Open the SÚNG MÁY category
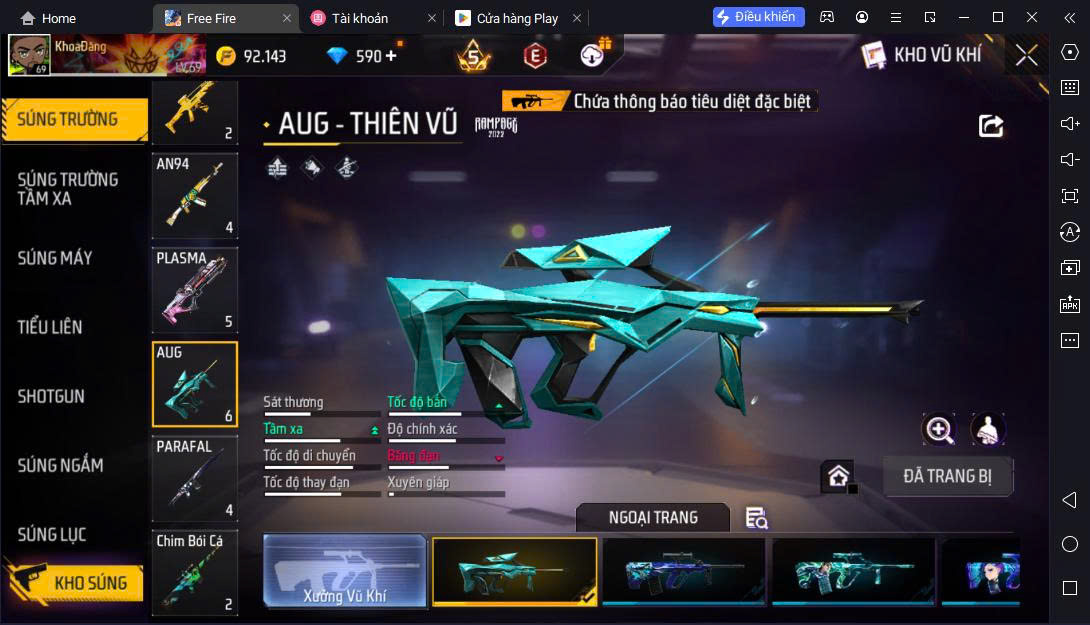This screenshot has width=1090, height=625. coord(55,258)
